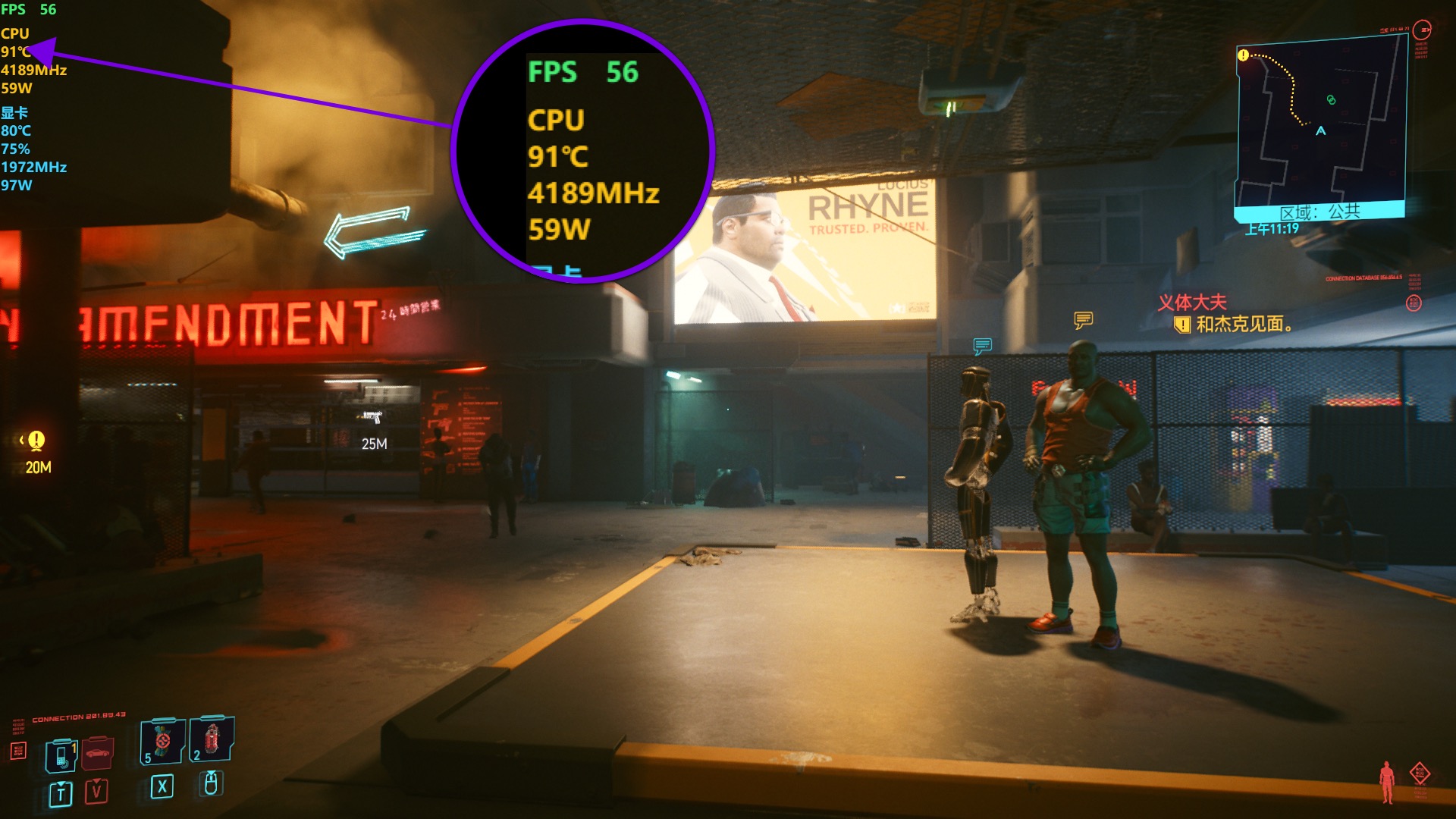Select the red grenade slot
This screenshot has width=1456, height=819.
tap(212, 738)
